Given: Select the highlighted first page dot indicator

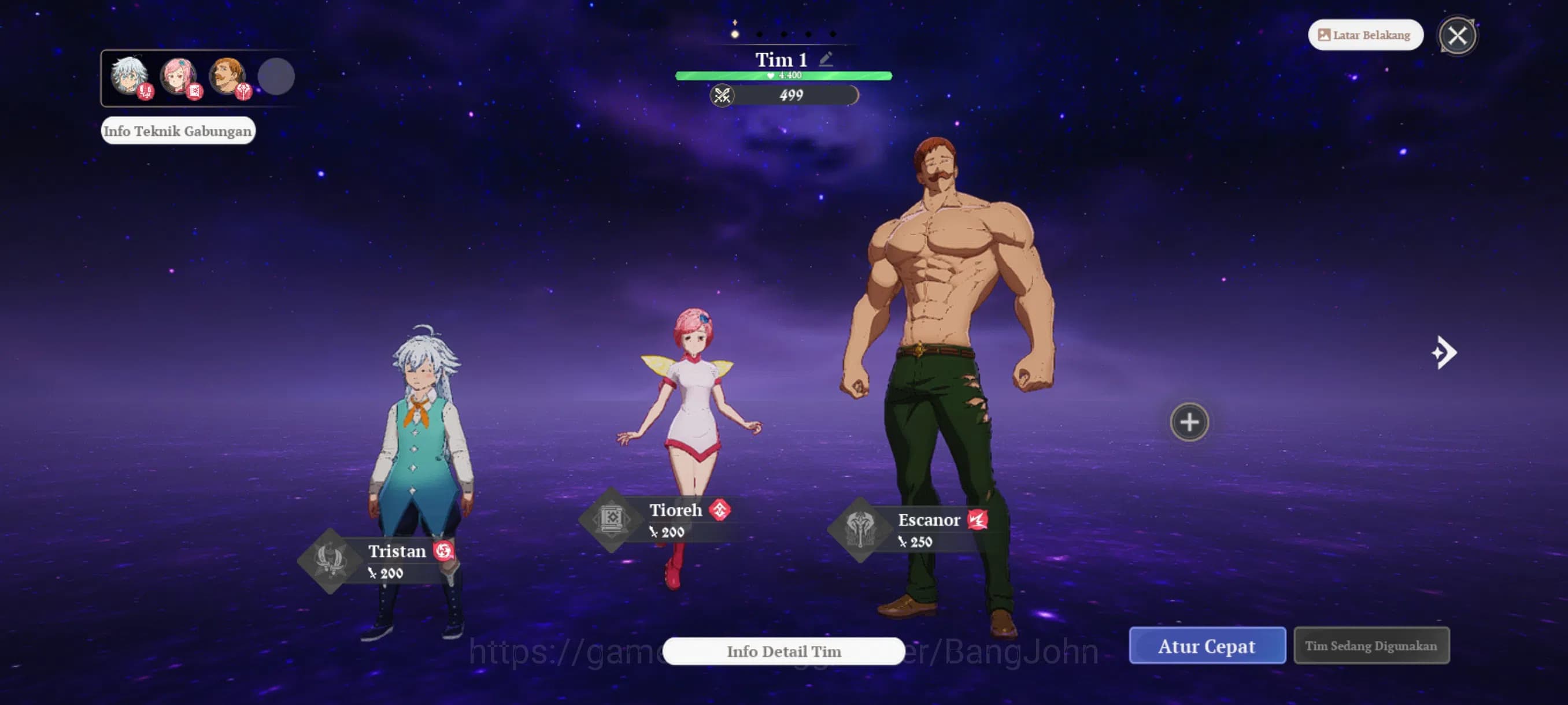Looking at the screenshot, I should (734, 35).
